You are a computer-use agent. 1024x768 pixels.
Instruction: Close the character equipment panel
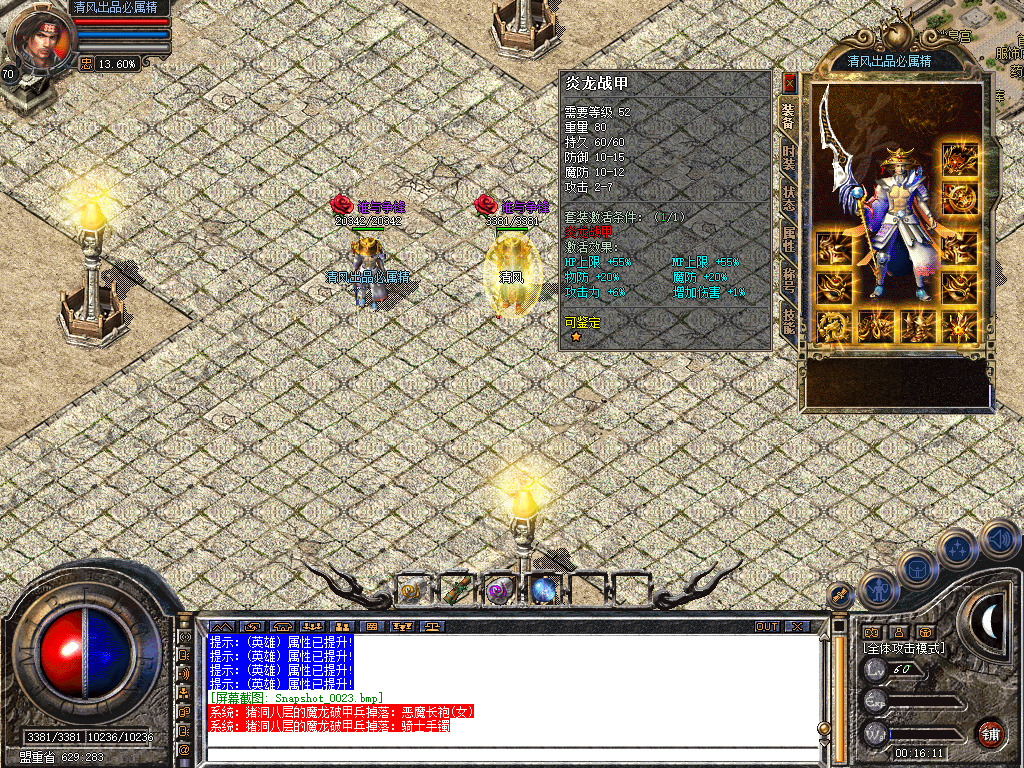[x=789, y=84]
